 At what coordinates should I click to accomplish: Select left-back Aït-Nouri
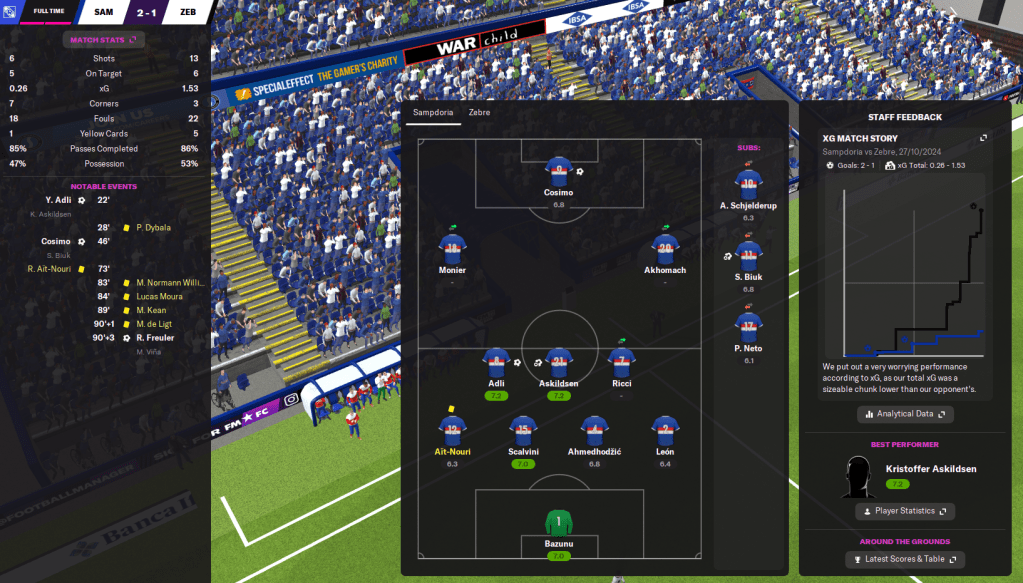coord(452,431)
